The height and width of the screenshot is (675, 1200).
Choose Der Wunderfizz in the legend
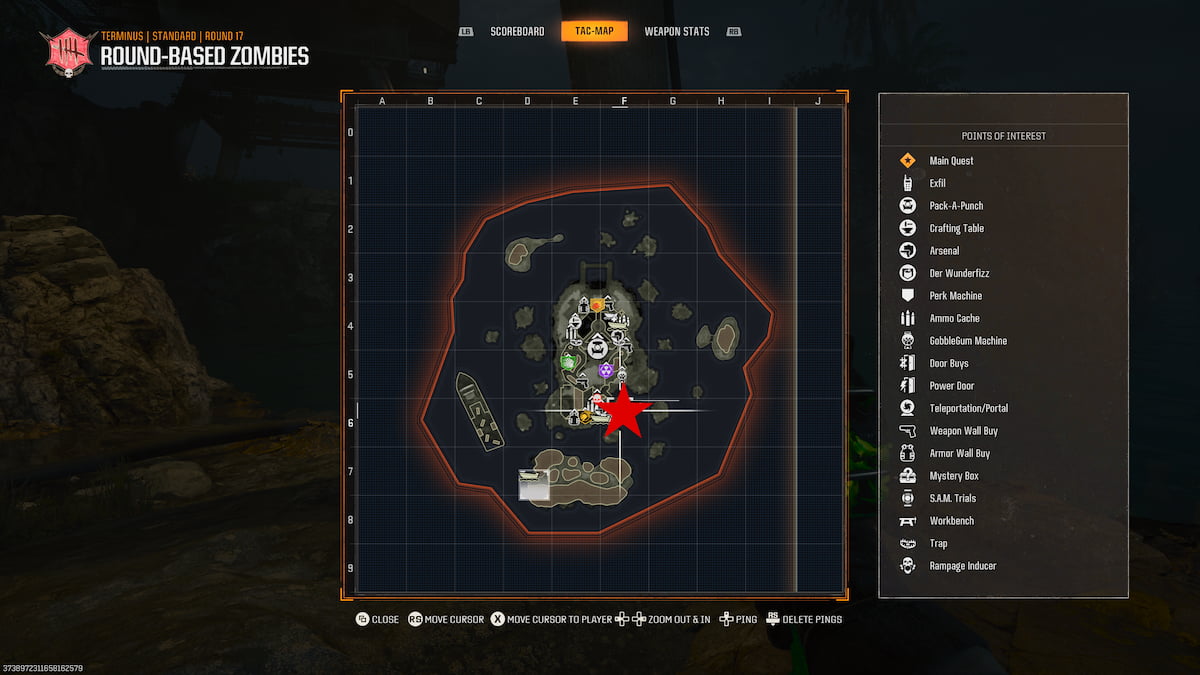[x=958, y=273]
